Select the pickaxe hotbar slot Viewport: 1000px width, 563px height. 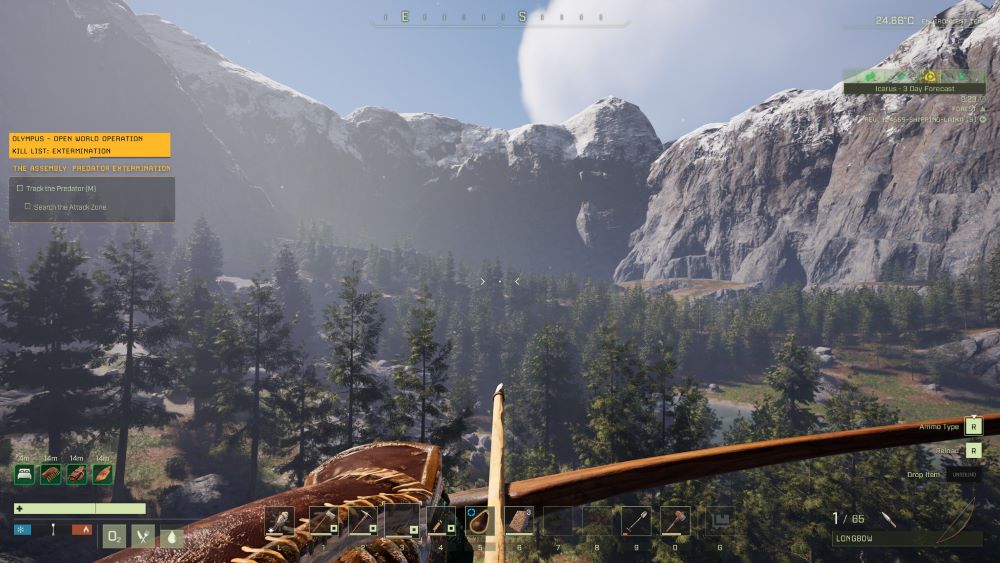pos(362,521)
